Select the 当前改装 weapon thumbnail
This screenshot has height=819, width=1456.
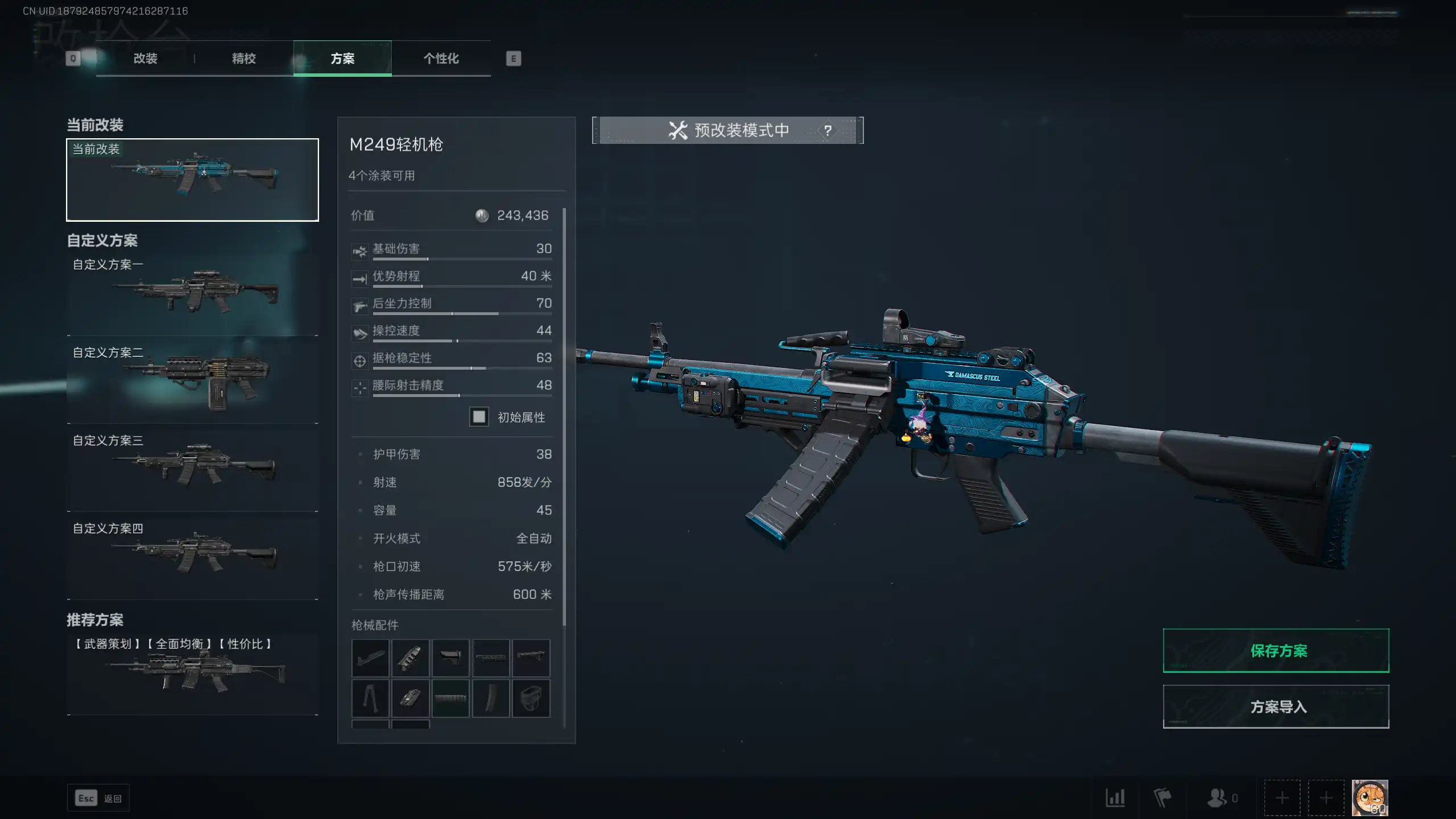click(192, 180)
